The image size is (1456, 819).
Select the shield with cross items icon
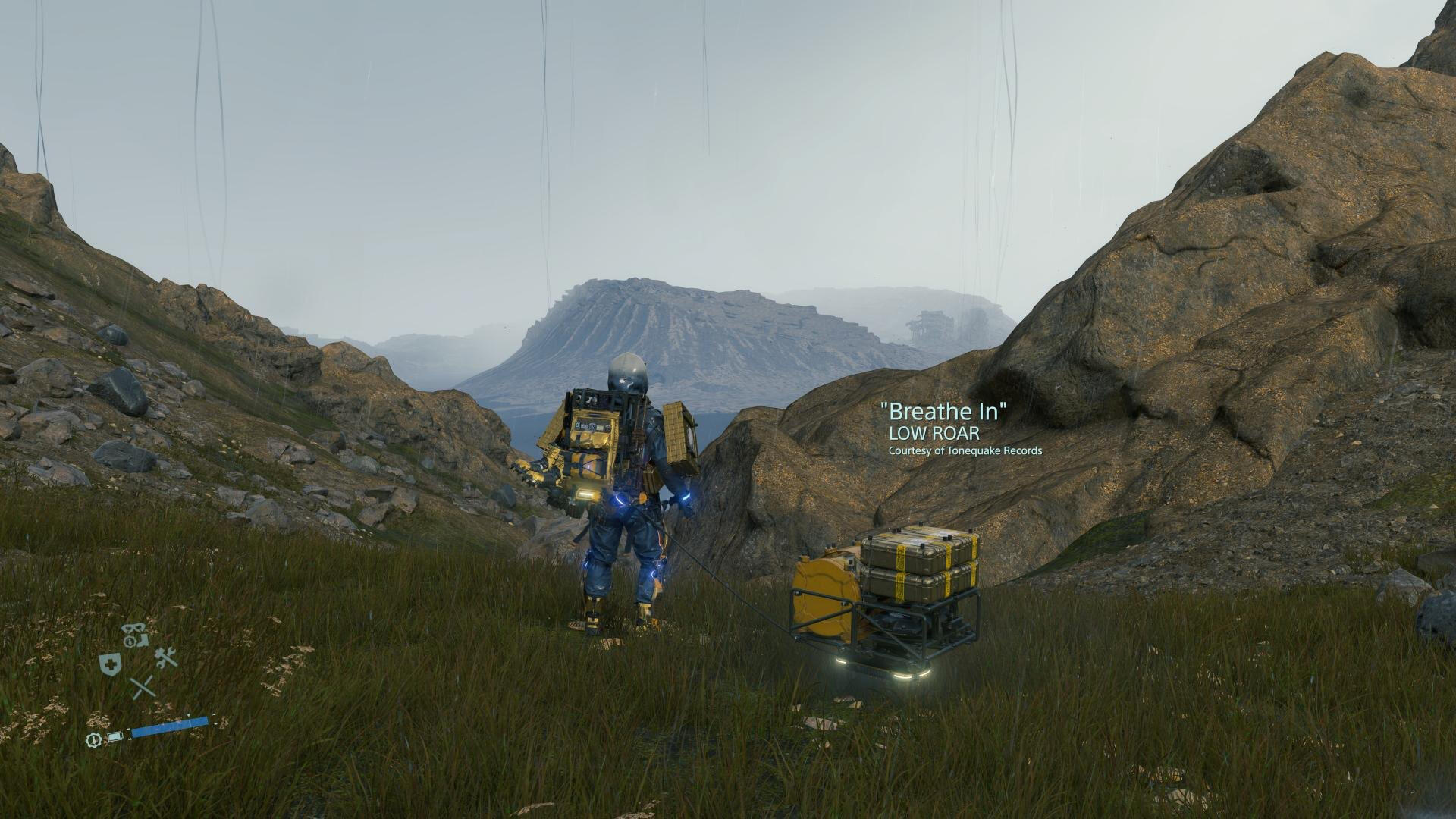point(111,664)
